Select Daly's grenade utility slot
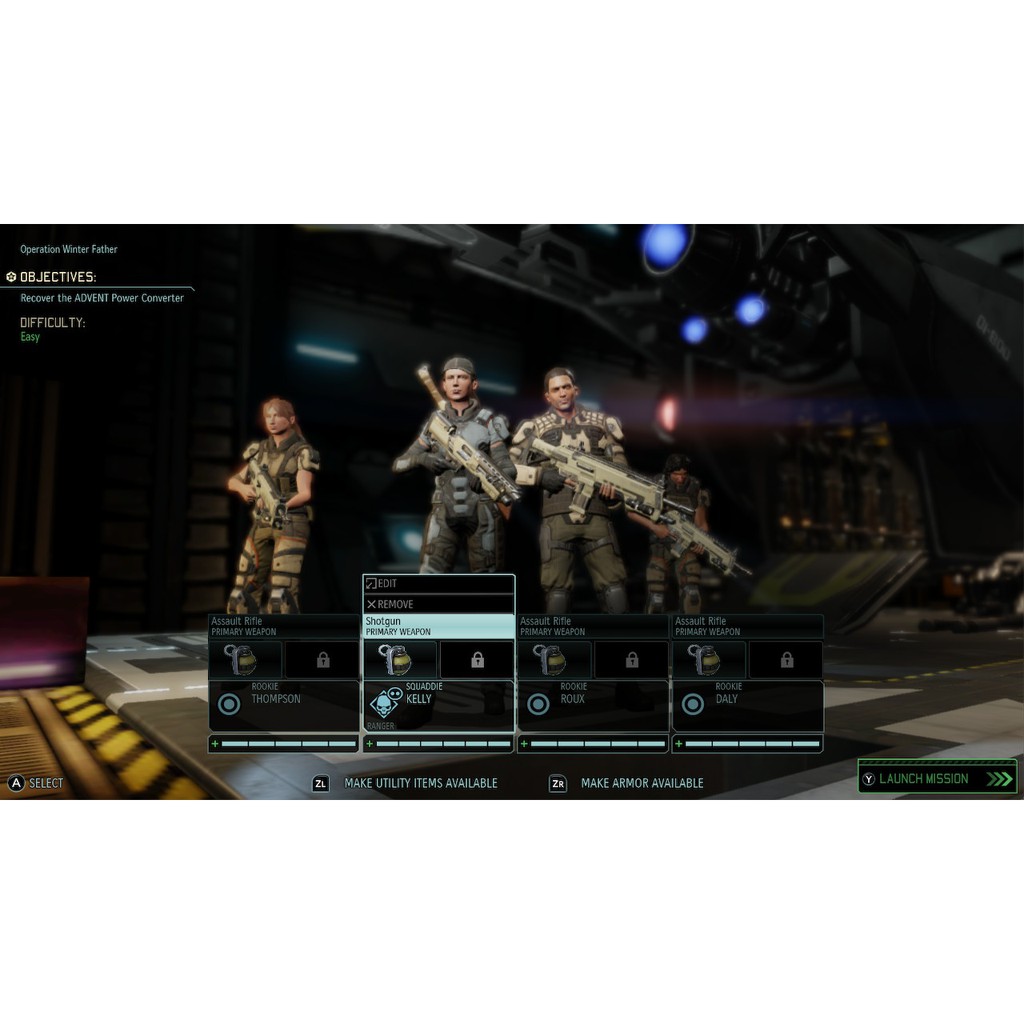Screen dimensions: 1024x1024 709,660
